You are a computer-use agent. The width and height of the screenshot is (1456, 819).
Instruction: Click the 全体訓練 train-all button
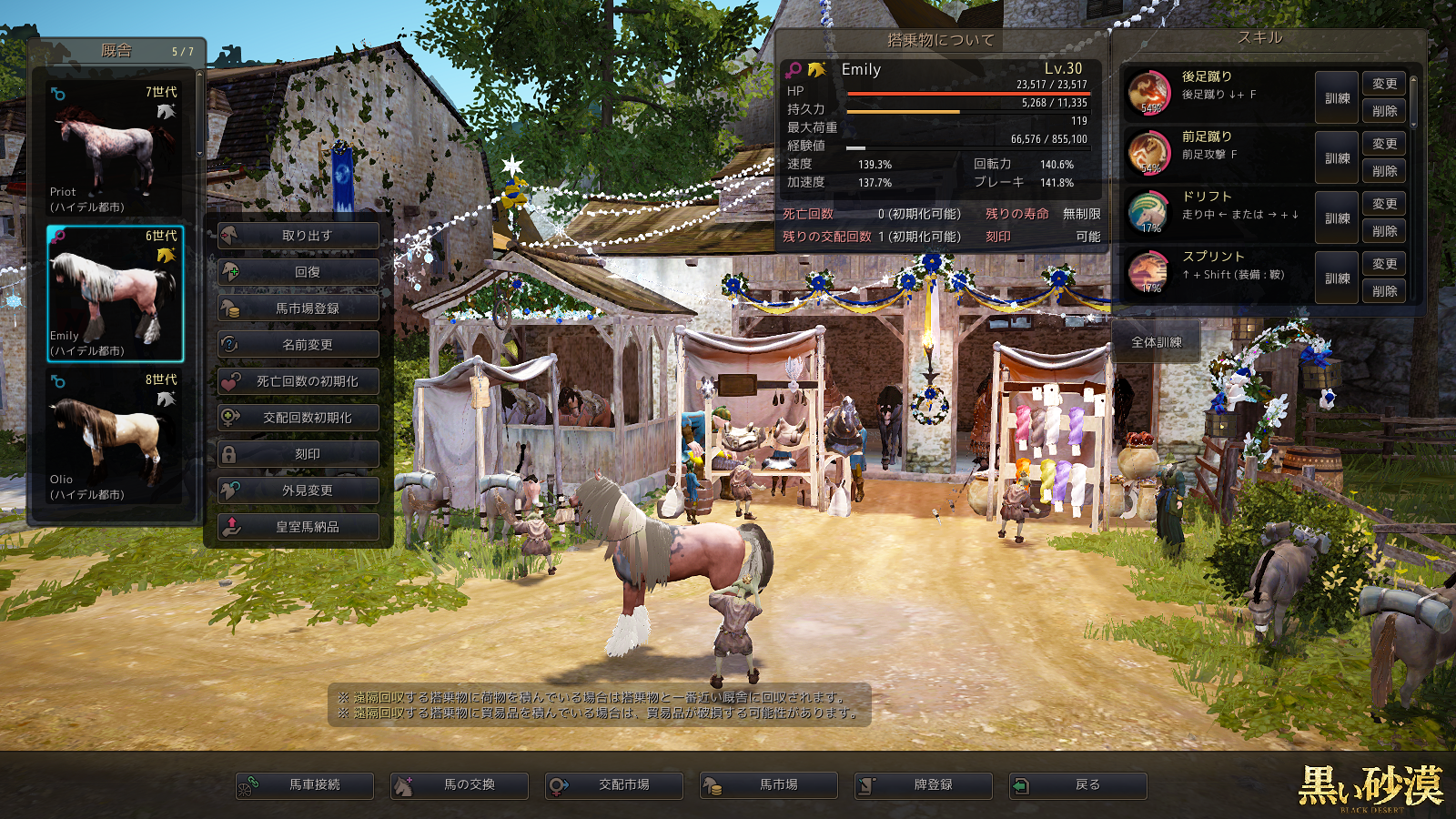tap(1156, 342)
